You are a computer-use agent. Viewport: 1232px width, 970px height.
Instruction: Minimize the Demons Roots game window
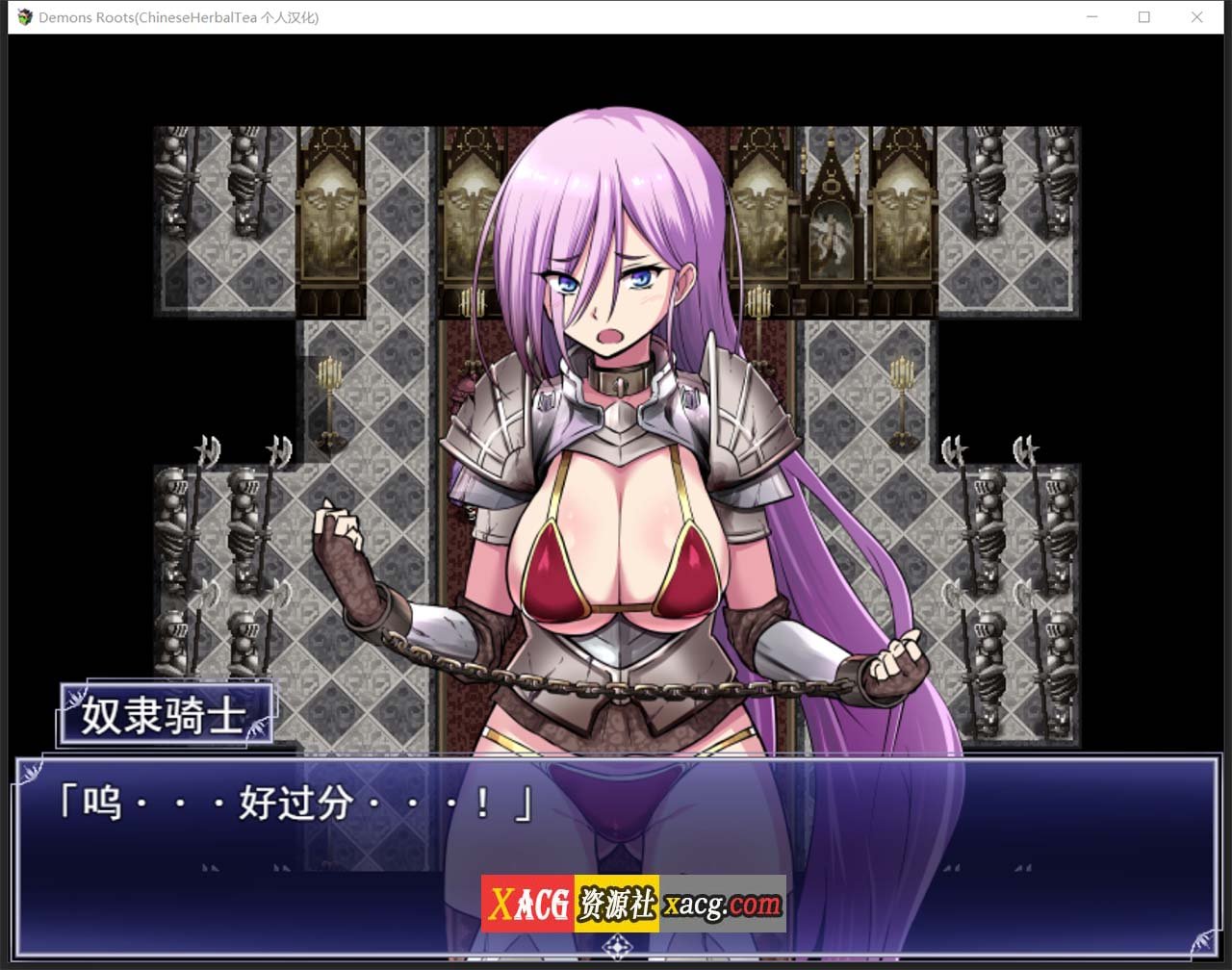coord(1092,17)
